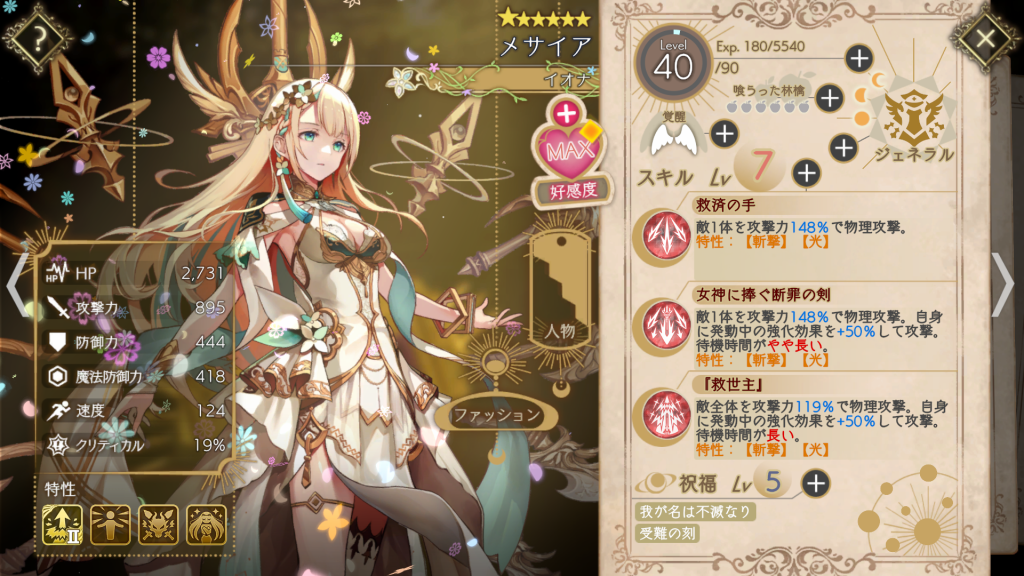This screenshot has height=576, width=1024.
Task: Close the character detail screen
Action: [986, 39]
